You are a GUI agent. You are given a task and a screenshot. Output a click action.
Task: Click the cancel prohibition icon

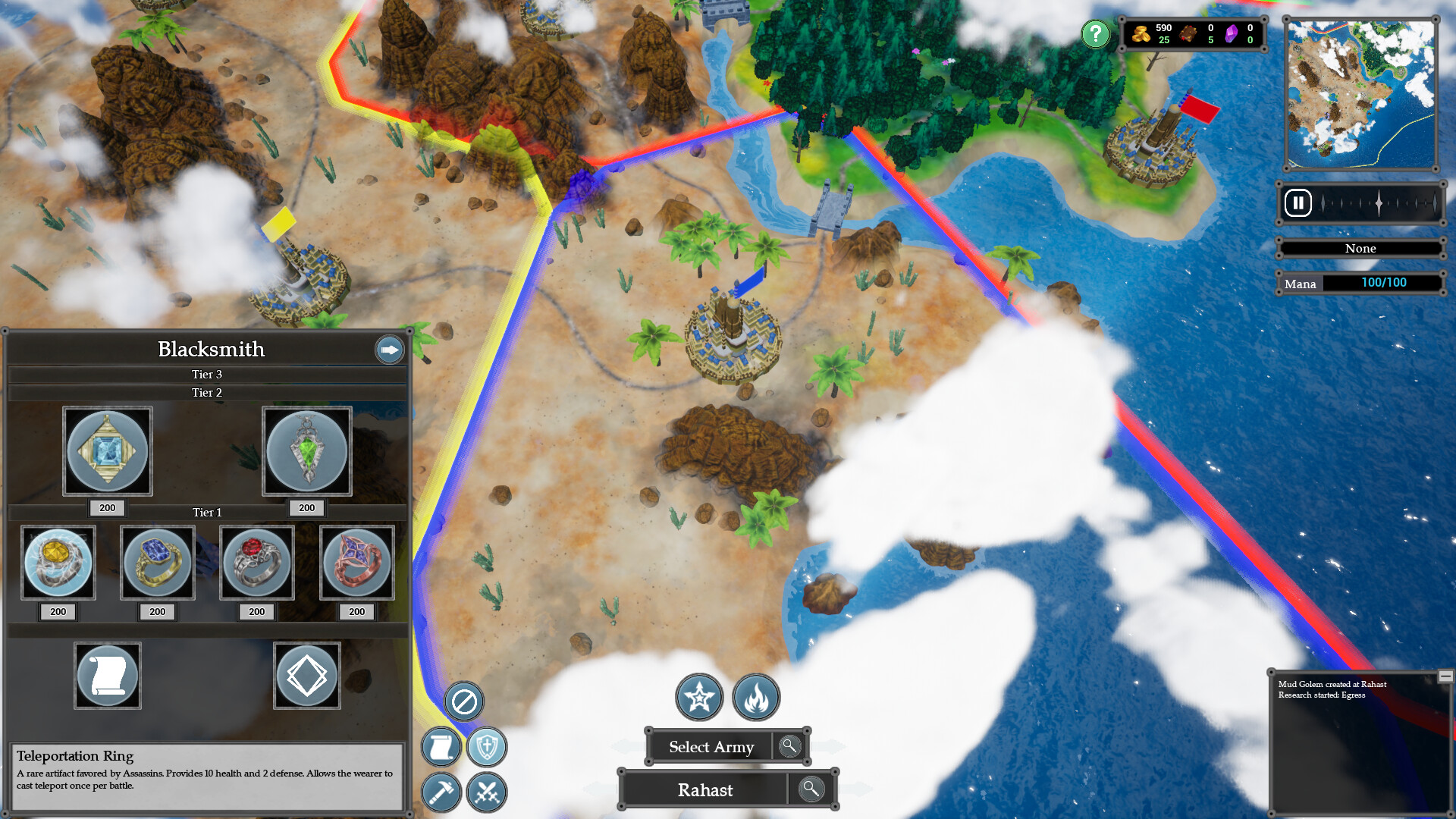[463, 703]
